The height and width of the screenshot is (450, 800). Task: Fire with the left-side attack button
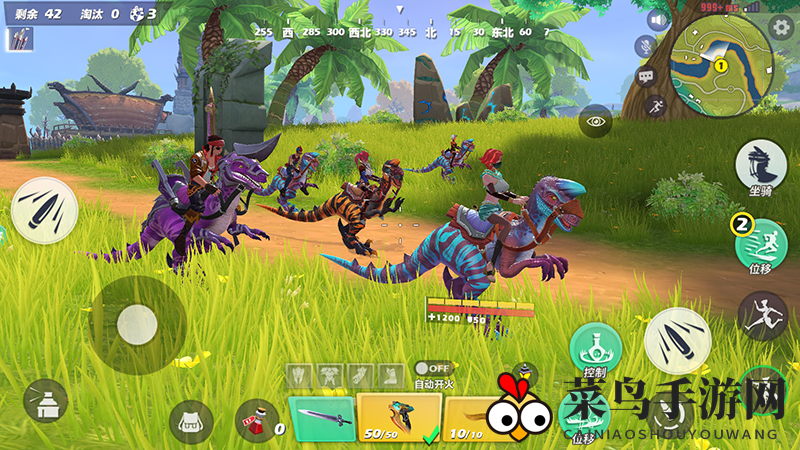pos(45,210)
